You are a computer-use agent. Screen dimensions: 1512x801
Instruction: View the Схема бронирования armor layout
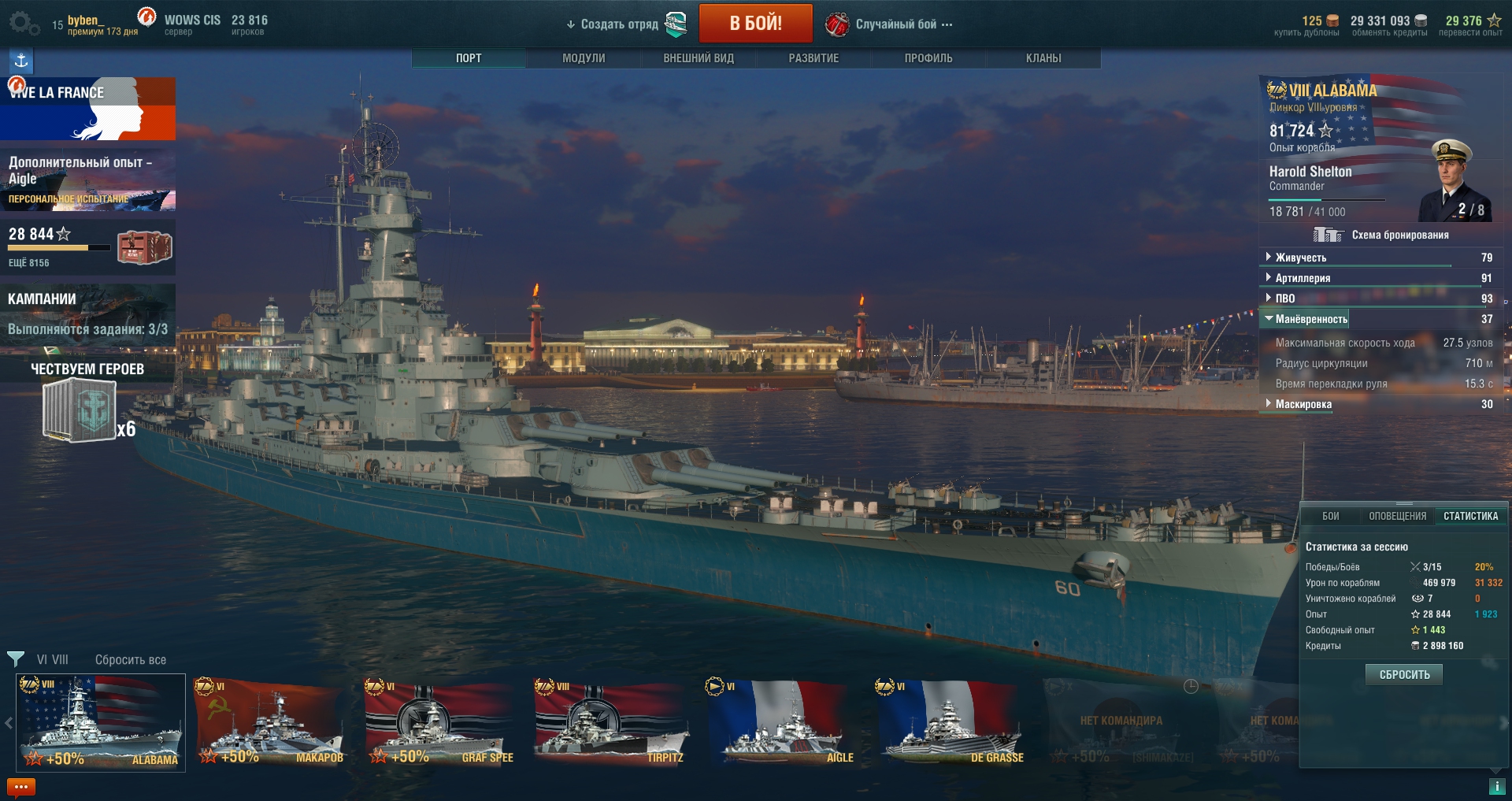point(1399,235)
